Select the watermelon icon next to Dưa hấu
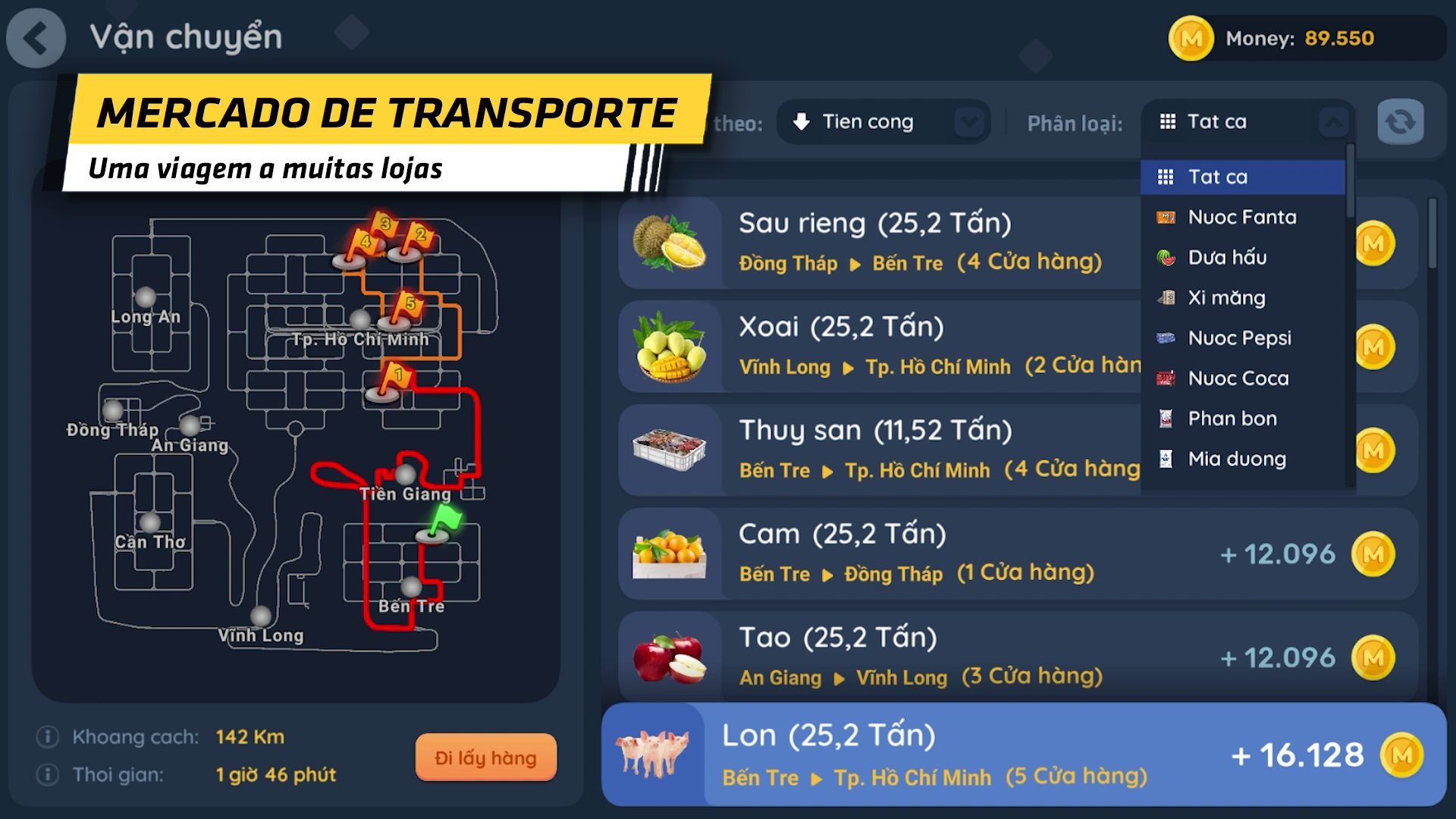 point(1166,257)
